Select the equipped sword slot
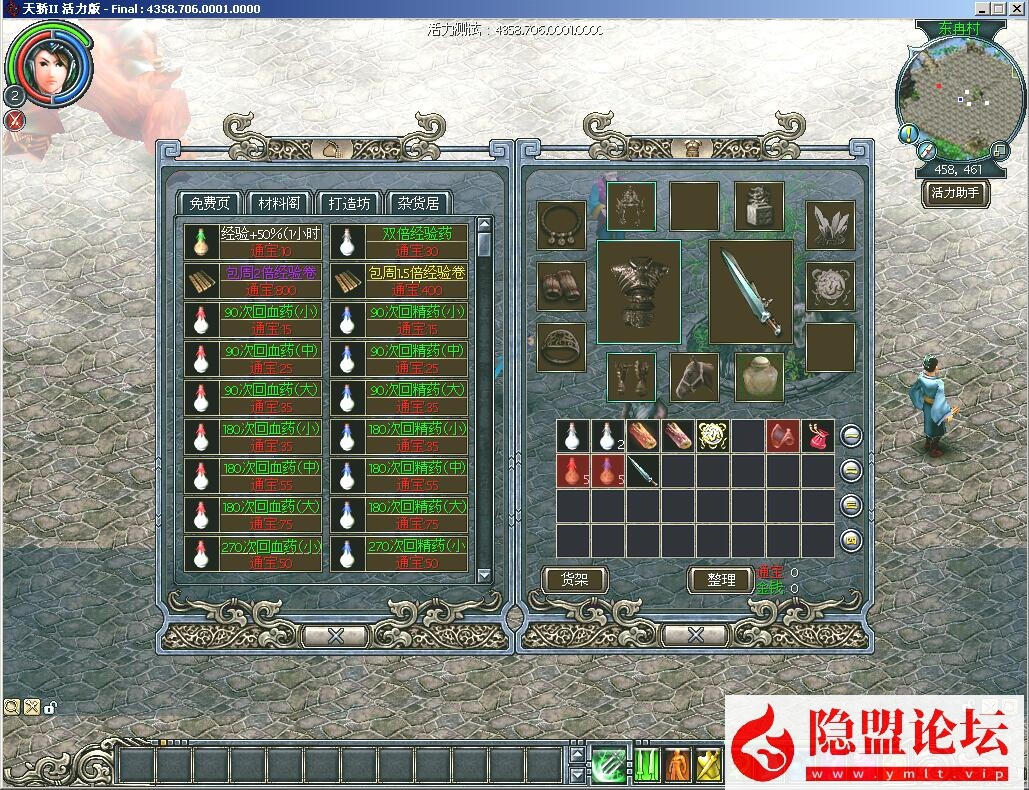 click(x=751, y=292)
